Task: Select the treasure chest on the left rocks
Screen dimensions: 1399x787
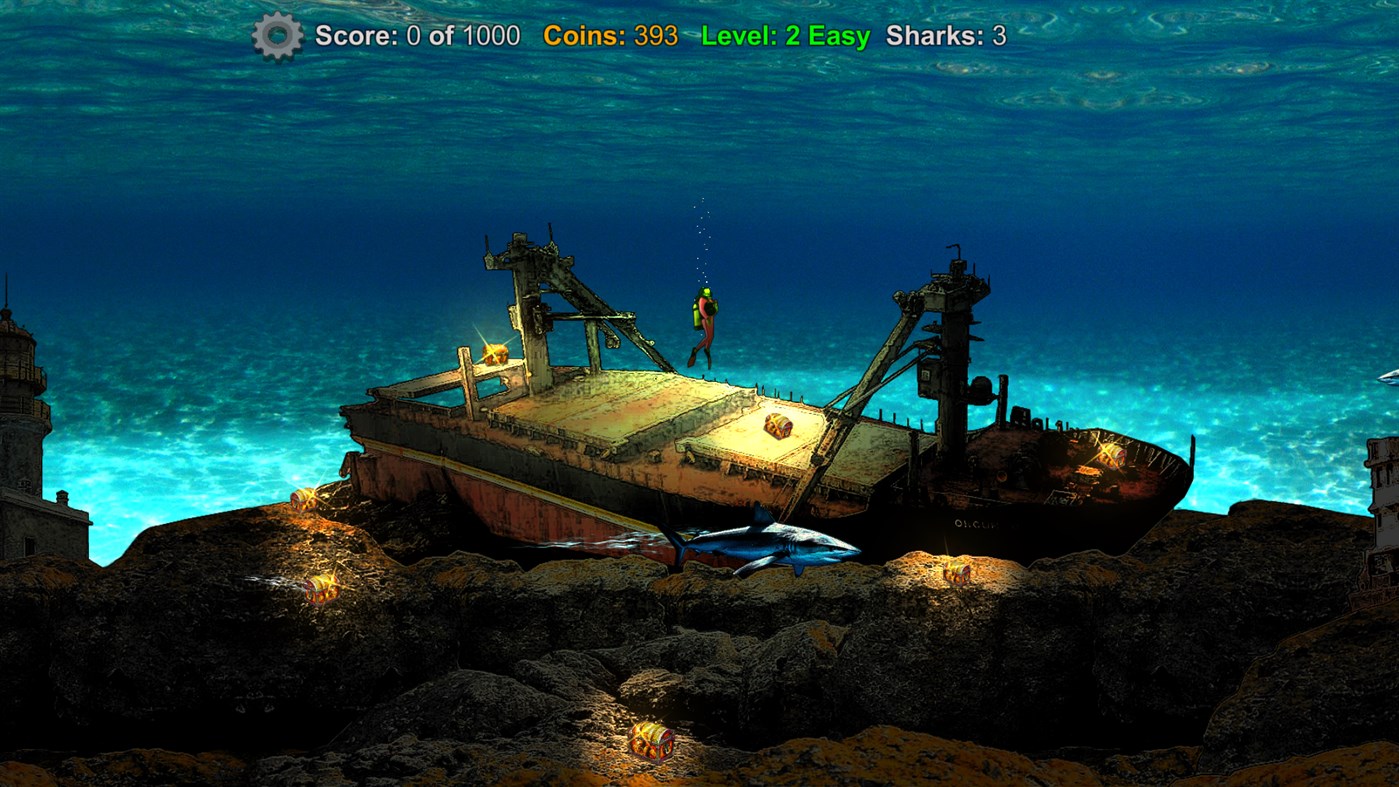Action: coord(303,497)
